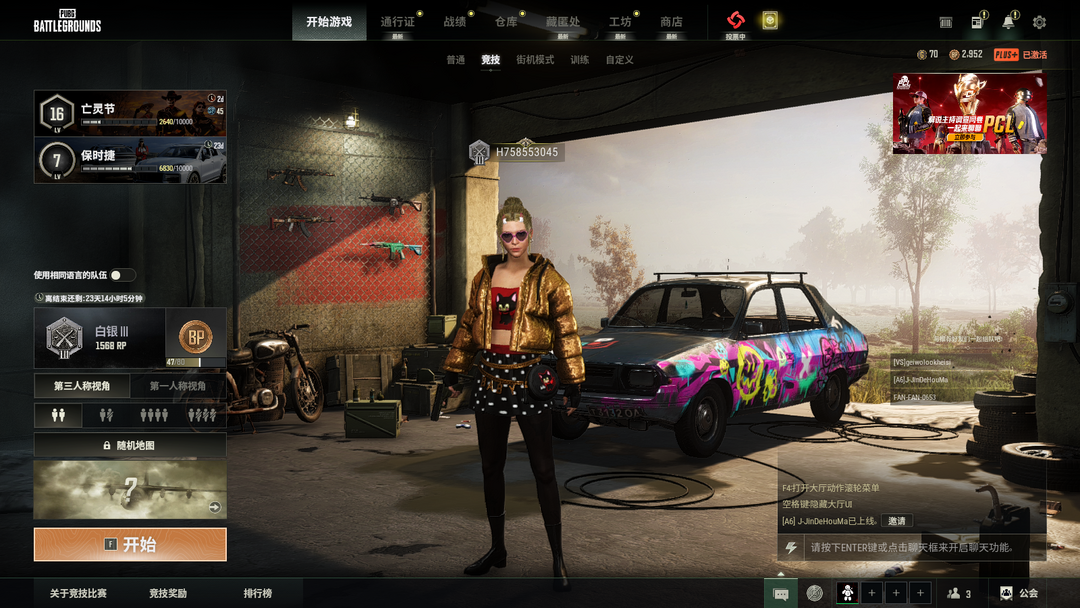1080x608 pixels.
Task: Switch to the 战绩 career tab
Action: tap(455, 22)
